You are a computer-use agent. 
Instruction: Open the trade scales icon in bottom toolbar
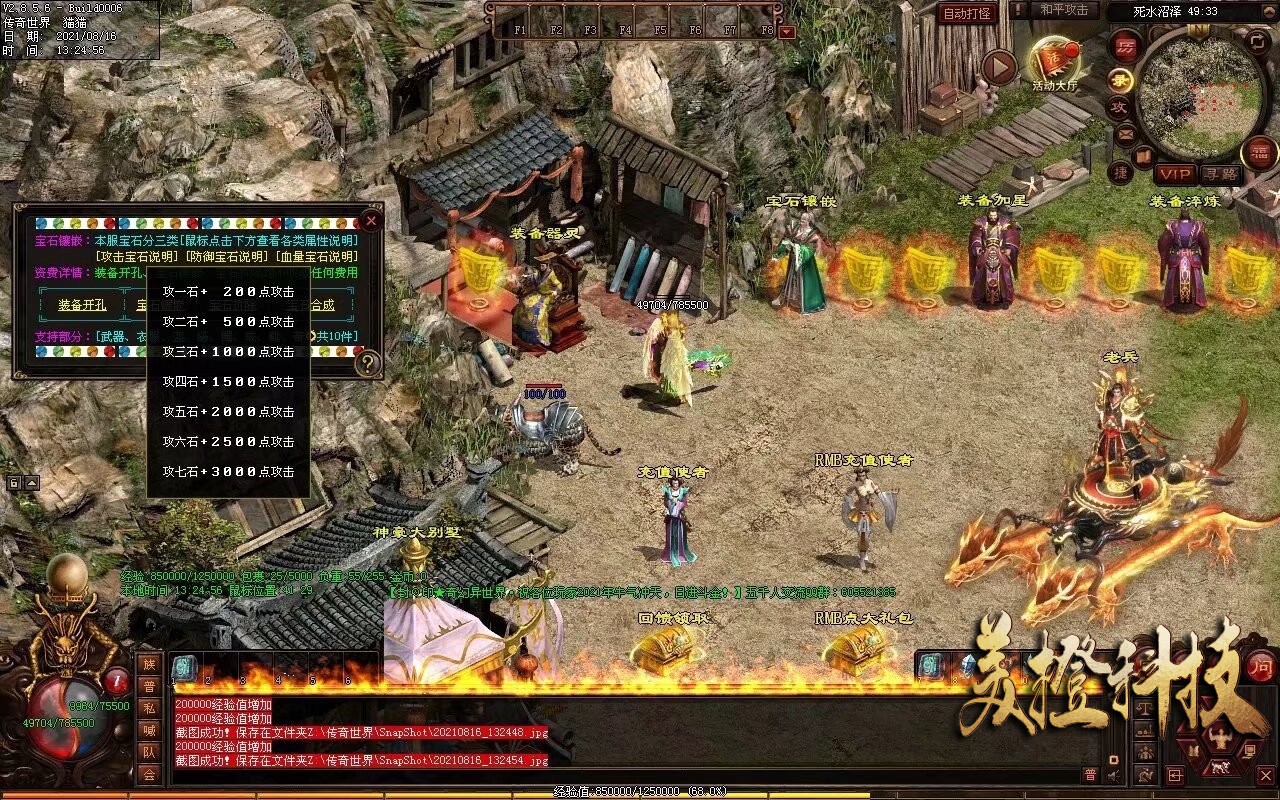pyautogui.click(x=1144, y=708)
